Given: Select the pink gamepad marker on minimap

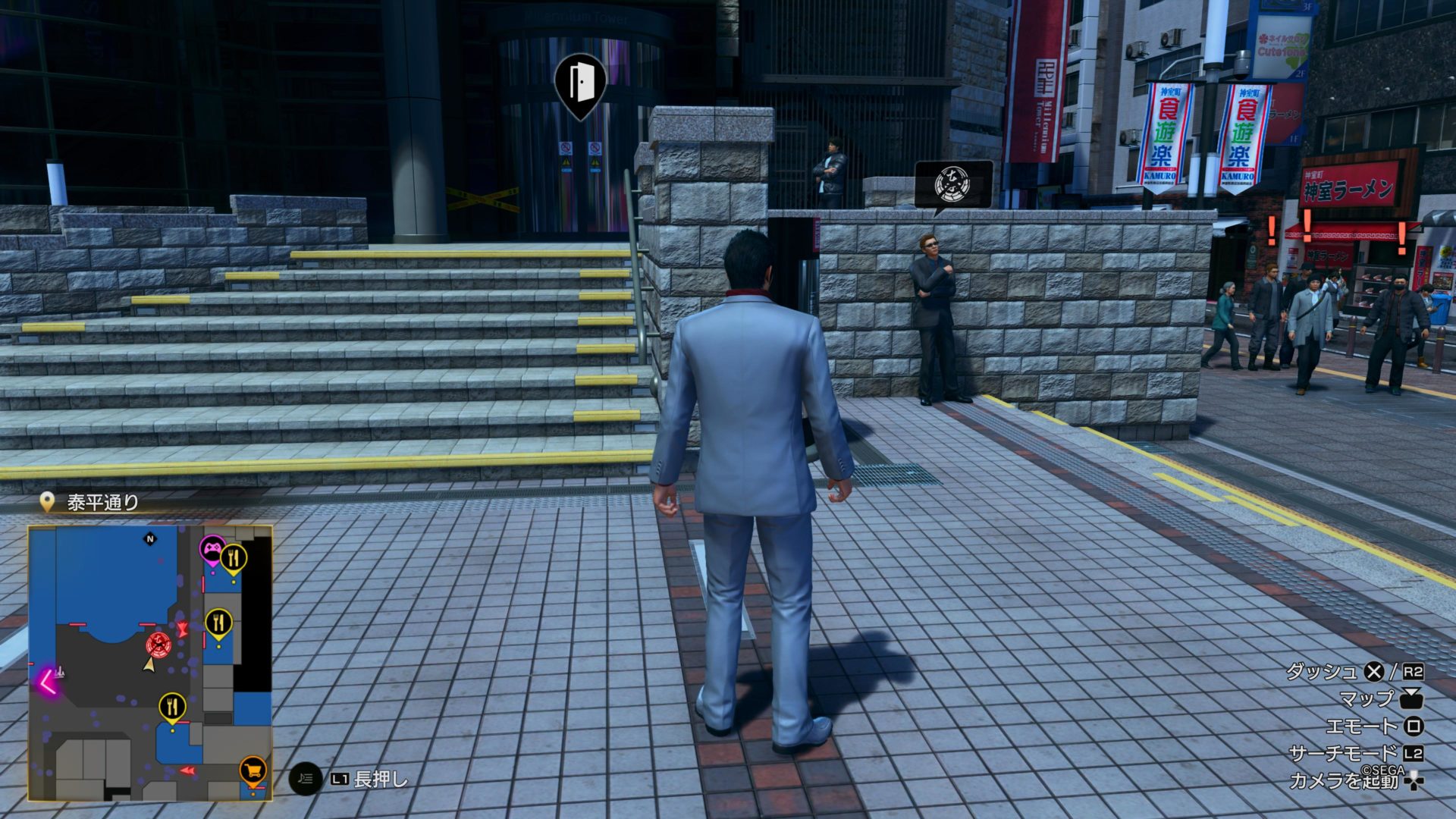Looking at the screenshot, I should [211, 548].
